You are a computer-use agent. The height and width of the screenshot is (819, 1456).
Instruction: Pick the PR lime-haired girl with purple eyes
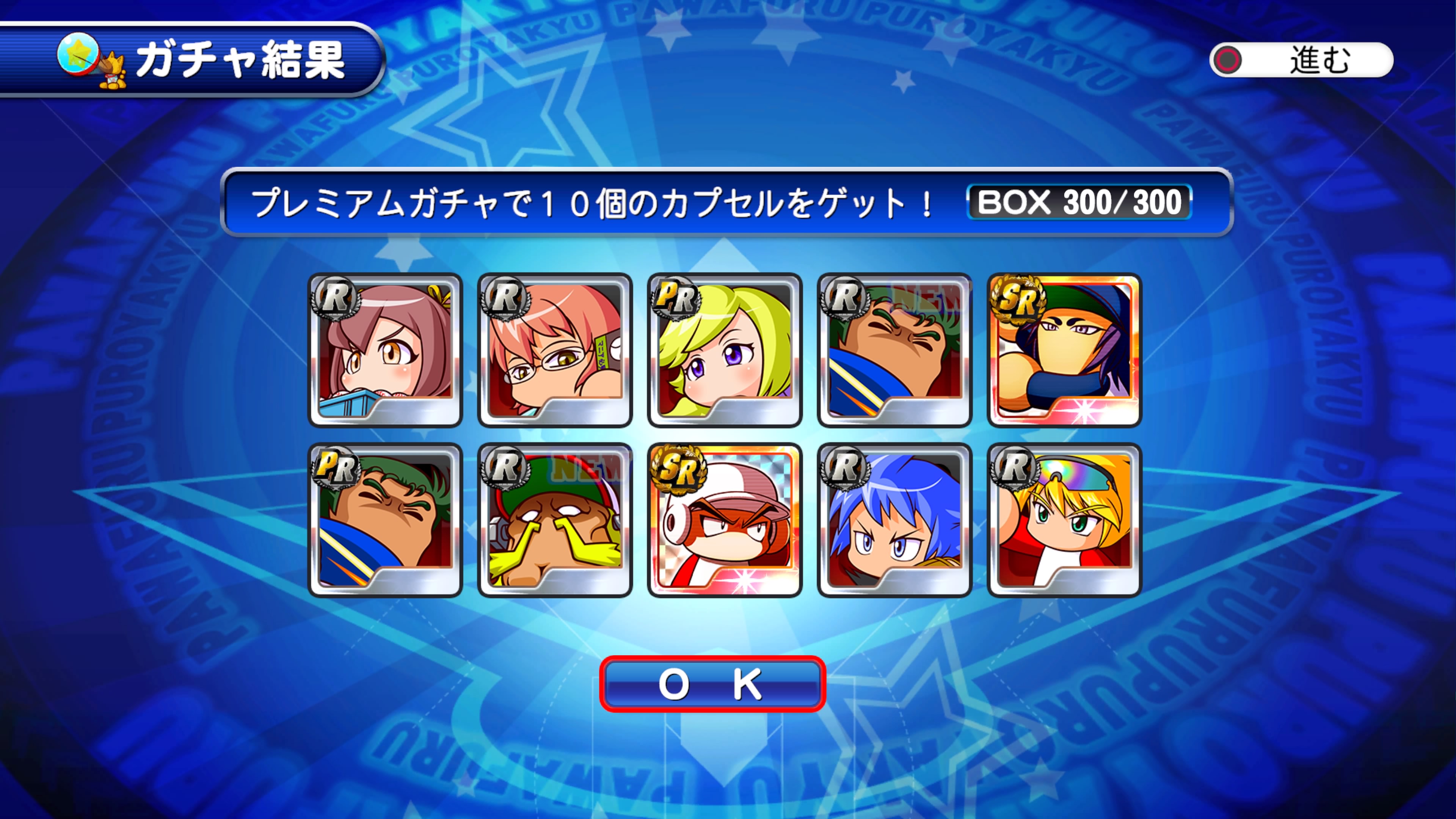point(725,350)
